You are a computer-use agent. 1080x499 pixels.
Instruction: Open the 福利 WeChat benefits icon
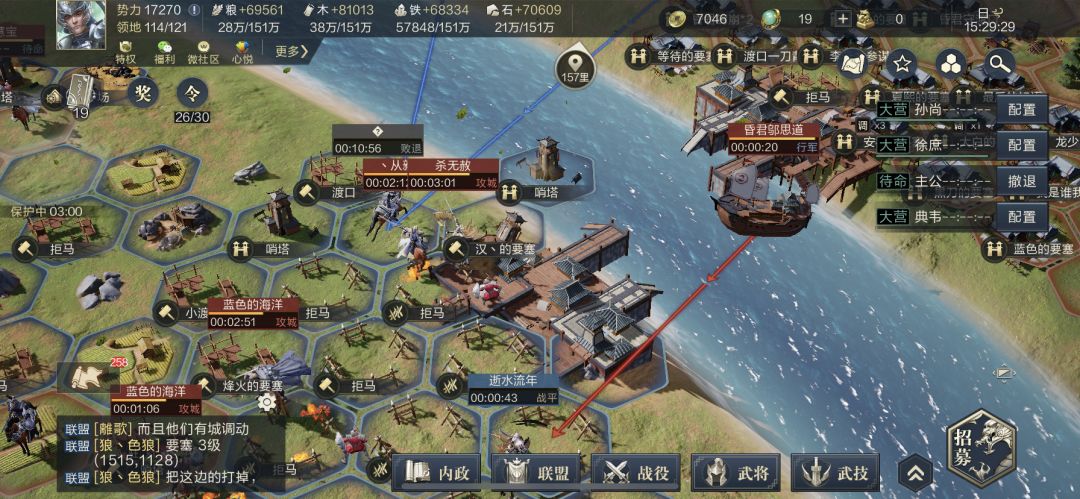(165, 51)
